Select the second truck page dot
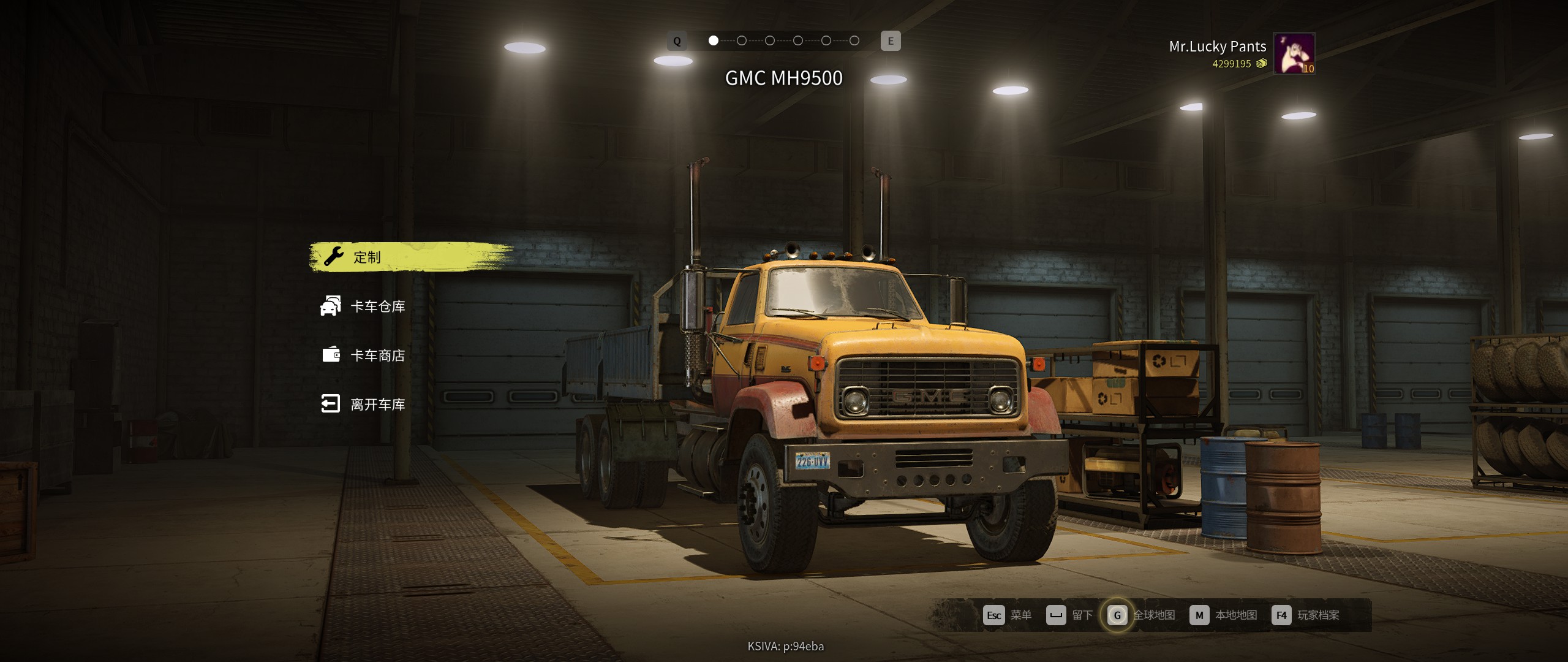The width and height of the screenshot is (1568, 662). (x=741, y=41)
